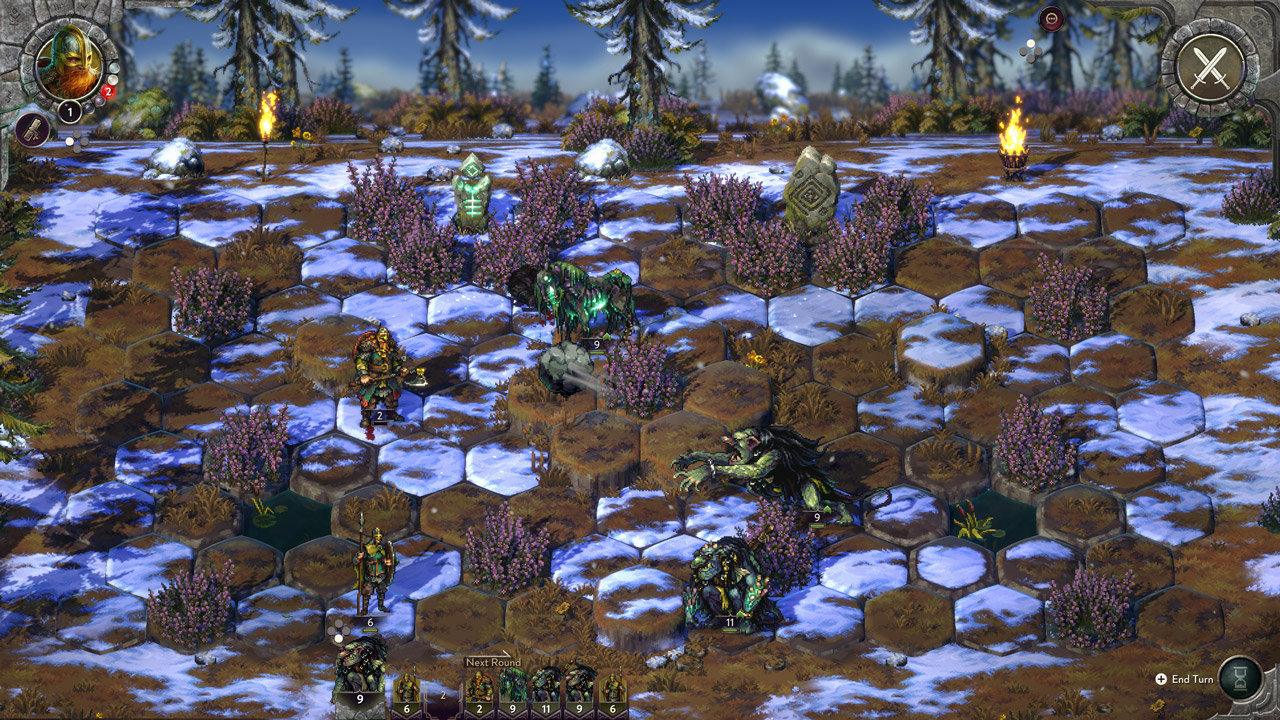Click the red '2' alert badge on the portrait
The height and width of the screenshot is (720, 1280).
[x=108, y=91]
